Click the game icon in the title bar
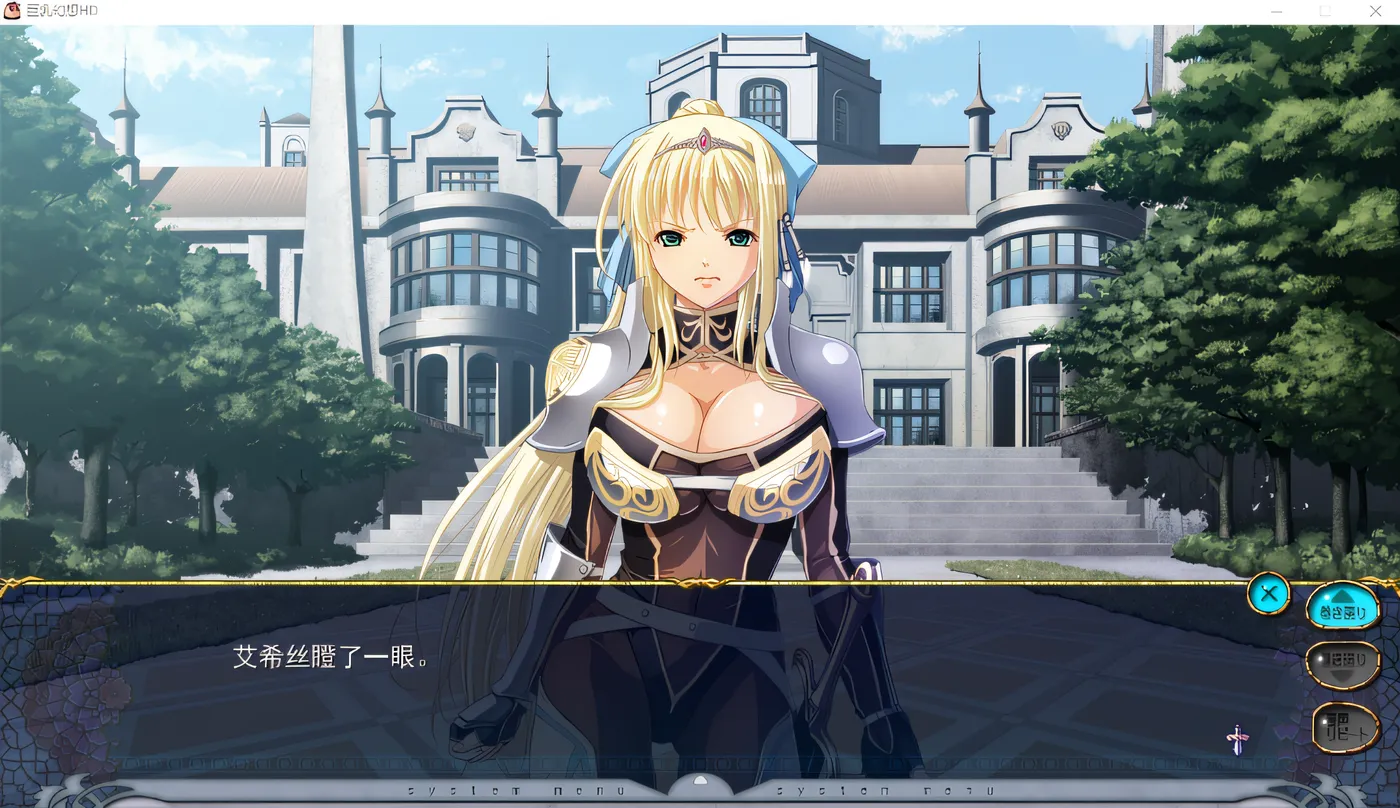Screen dimensions: 1400x808 coord(11,10)
